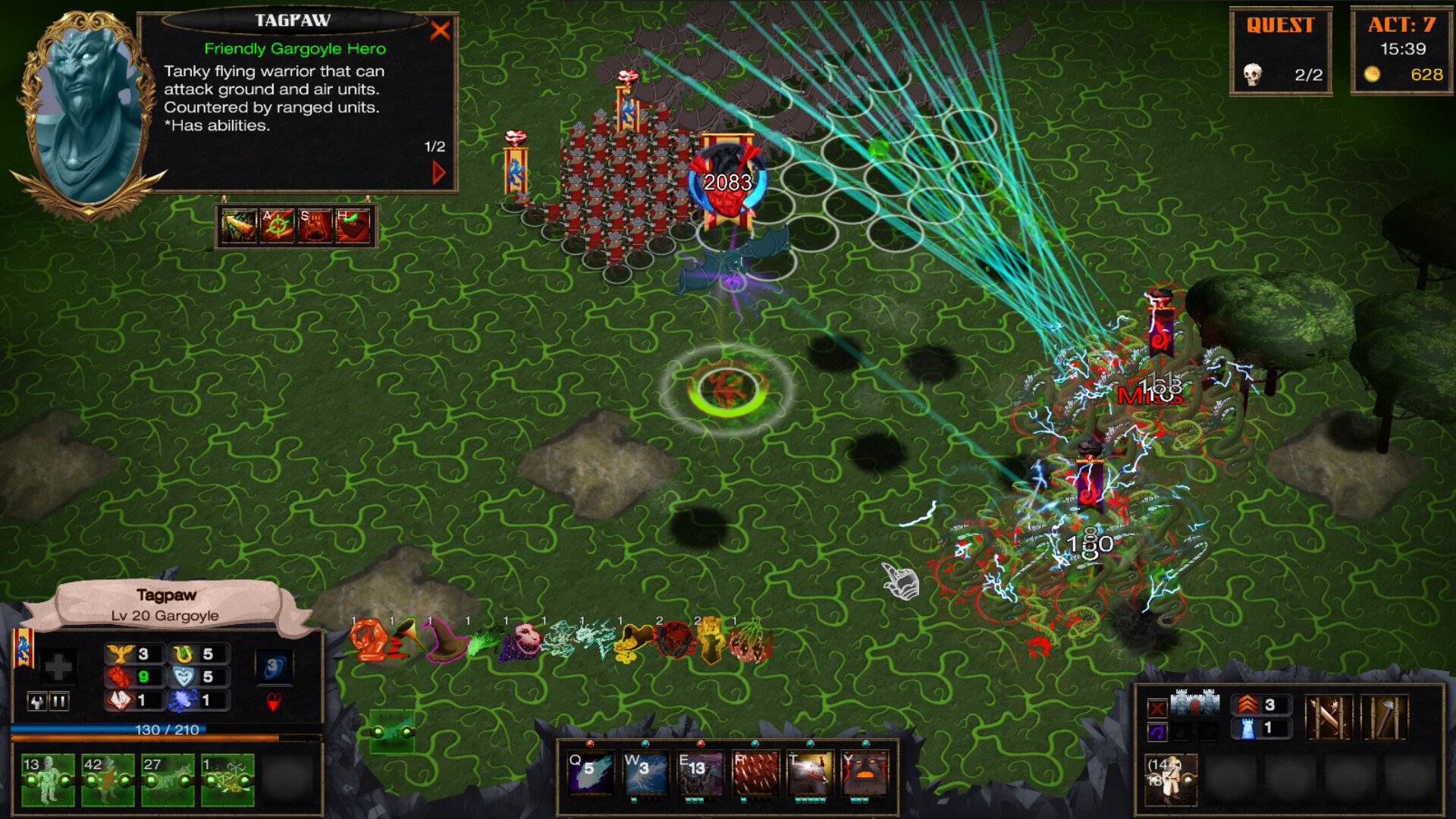
Task: Open the wrench settings icon
Action: (37, 702)
